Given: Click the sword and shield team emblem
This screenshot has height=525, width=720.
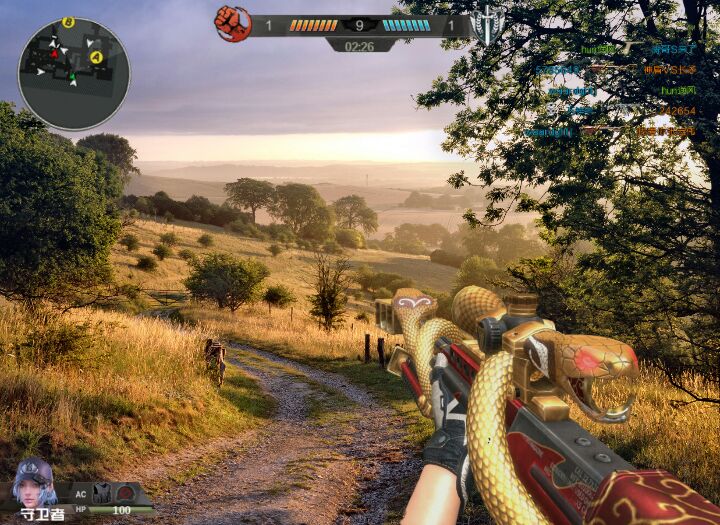Looking at the screenshot, I should click(x=488, y=24).
